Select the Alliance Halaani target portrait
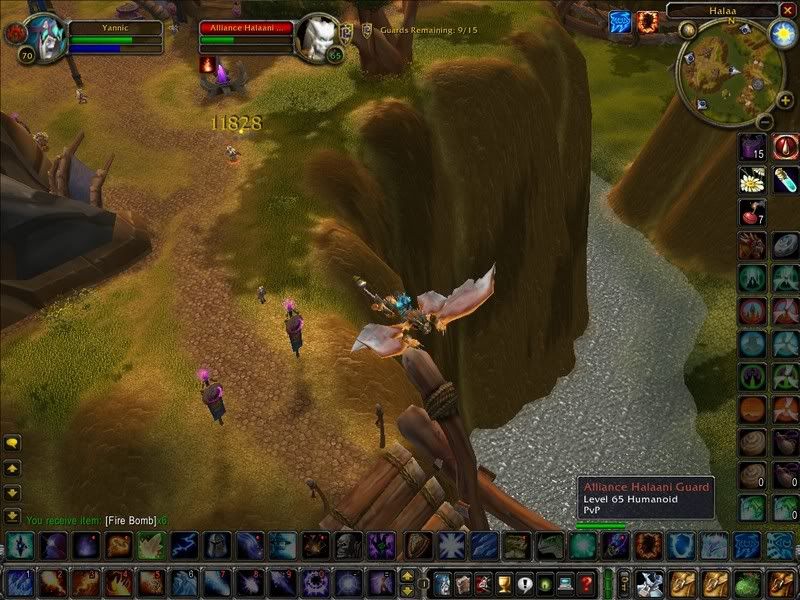 tap(318, 37)
